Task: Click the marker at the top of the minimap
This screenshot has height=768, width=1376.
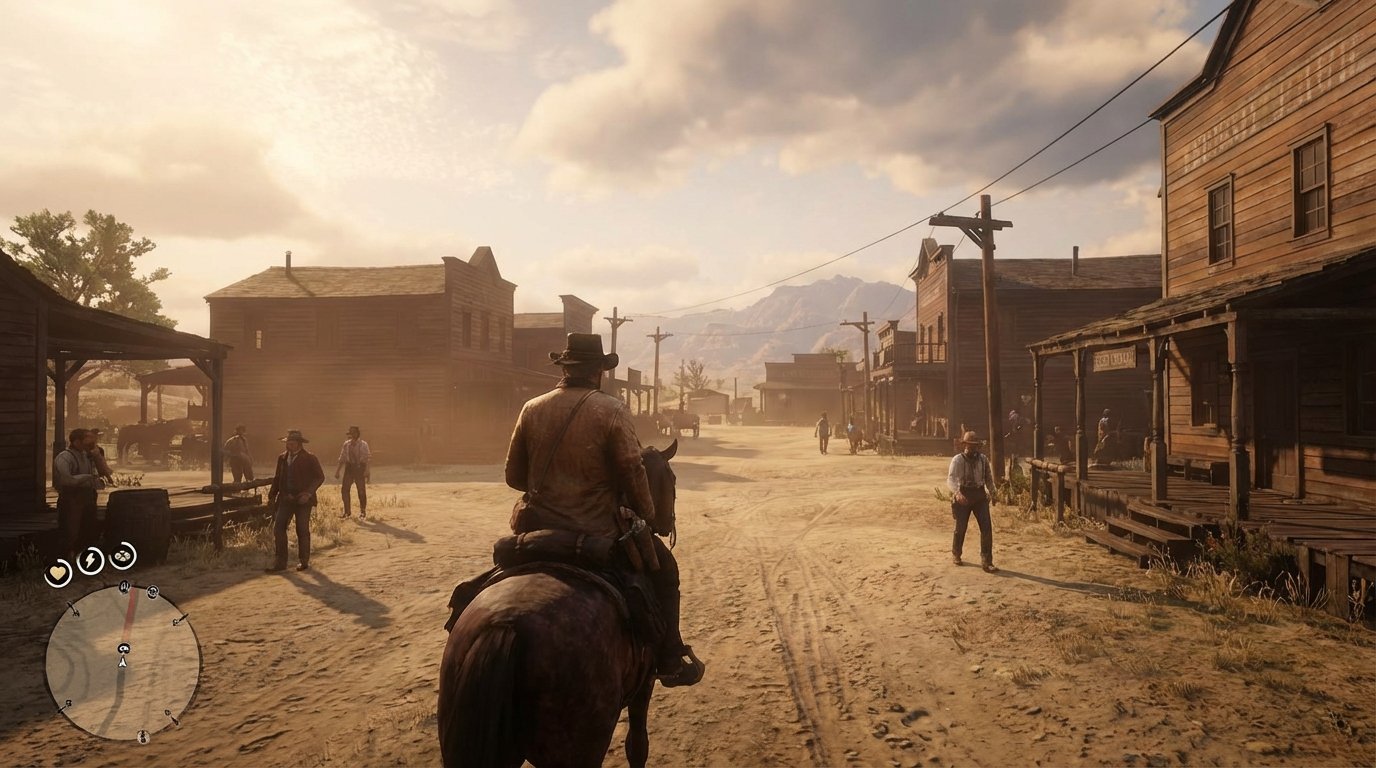Action: [124, 587]
